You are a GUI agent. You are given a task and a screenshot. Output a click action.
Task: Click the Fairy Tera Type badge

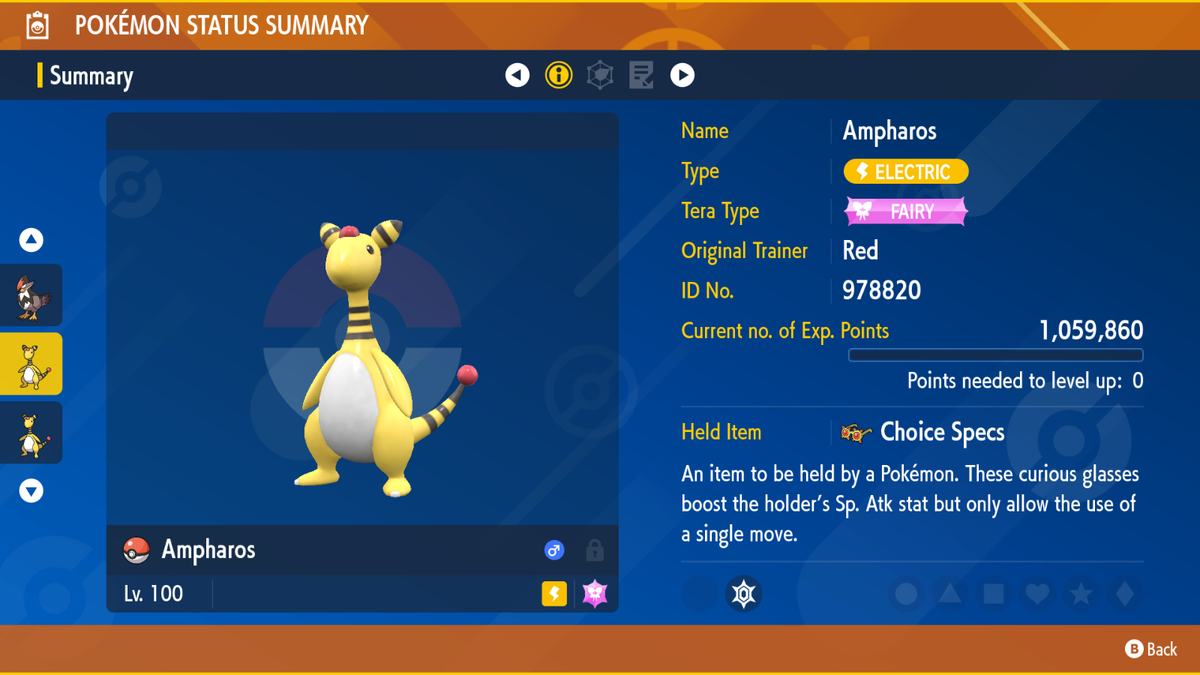click(906, 211)
